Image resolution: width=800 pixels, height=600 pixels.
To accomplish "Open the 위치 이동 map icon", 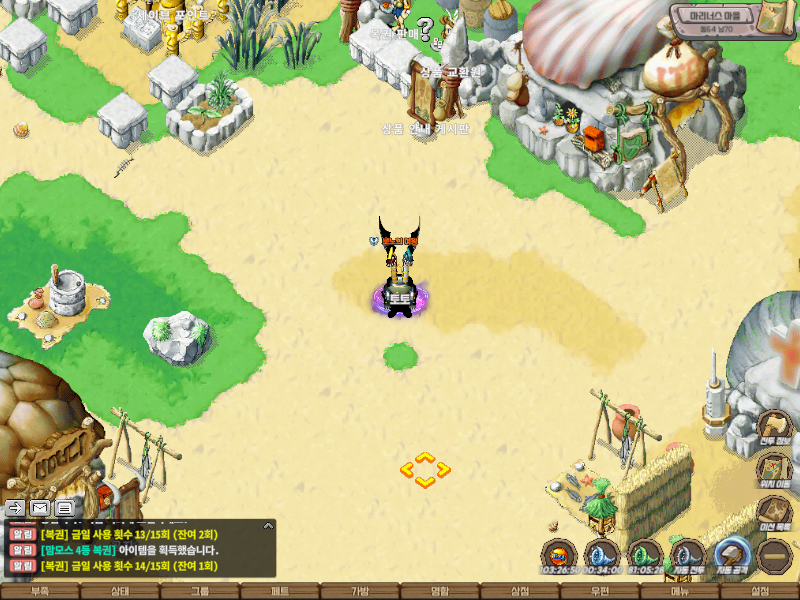I will pyautogui.click(x=774, y=469).
